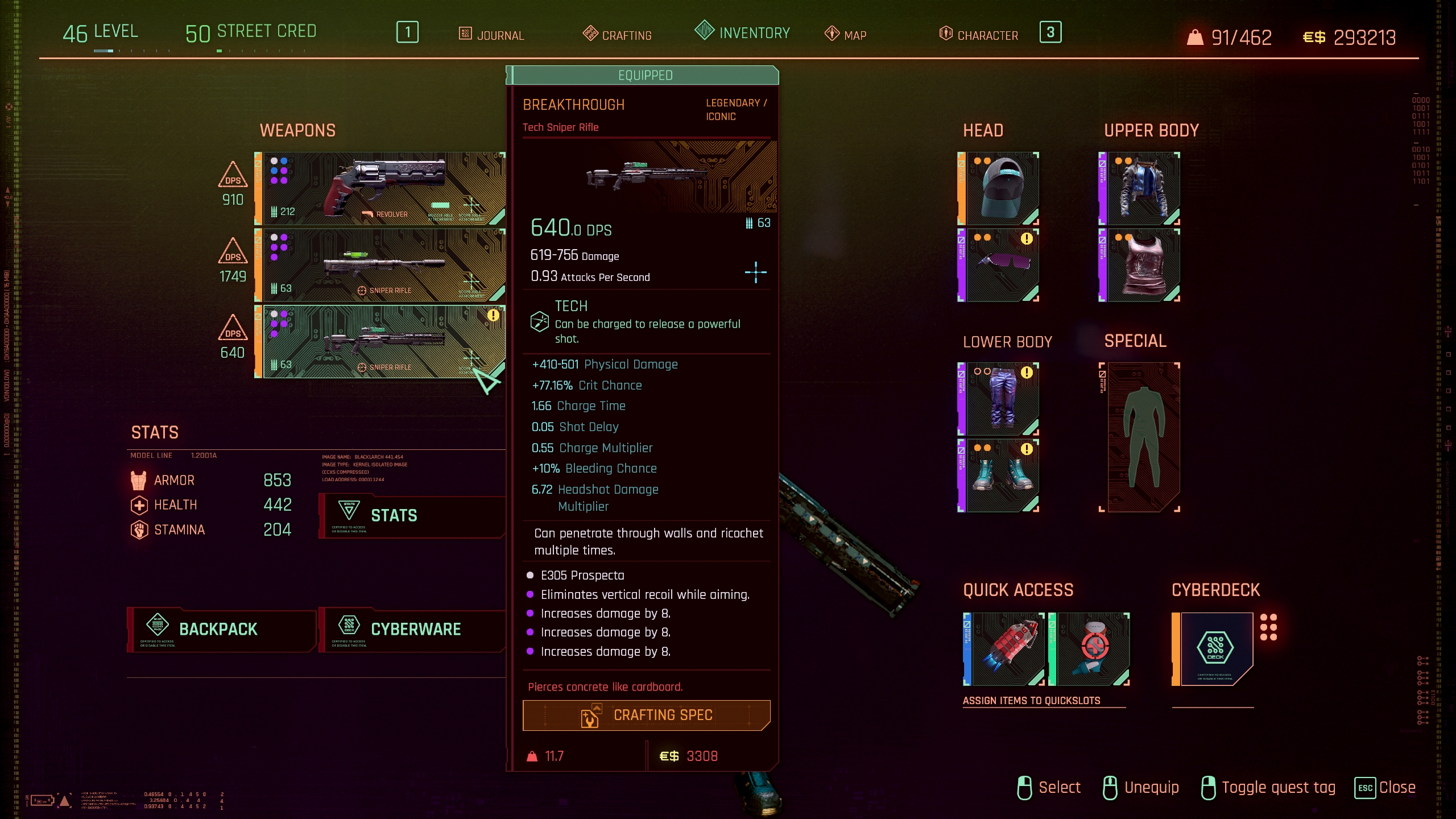
Task: Select the Inventory tab
Action: [x=743, y=32]
